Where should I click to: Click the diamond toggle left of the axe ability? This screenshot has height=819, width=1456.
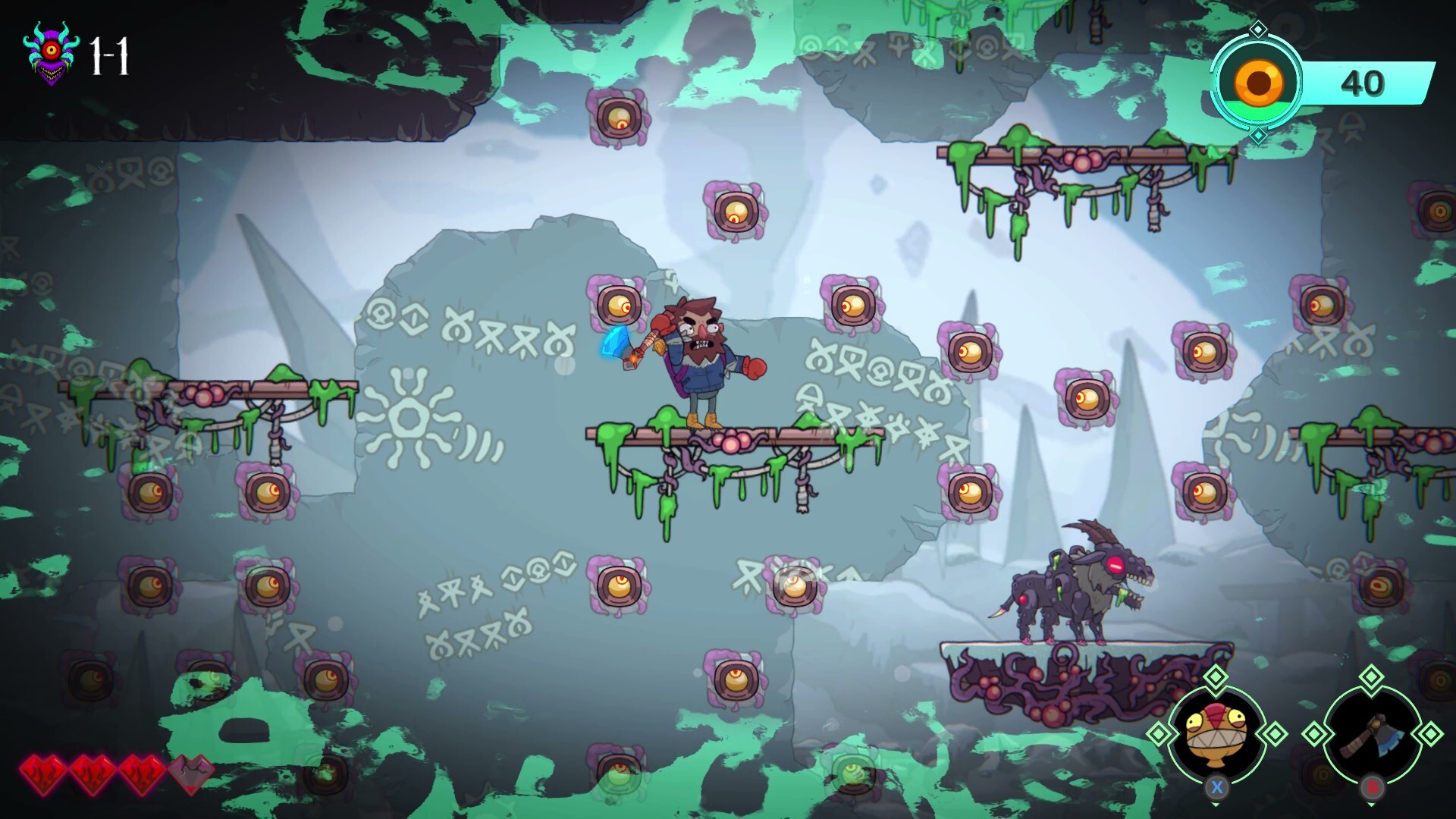pos(1313,733)
